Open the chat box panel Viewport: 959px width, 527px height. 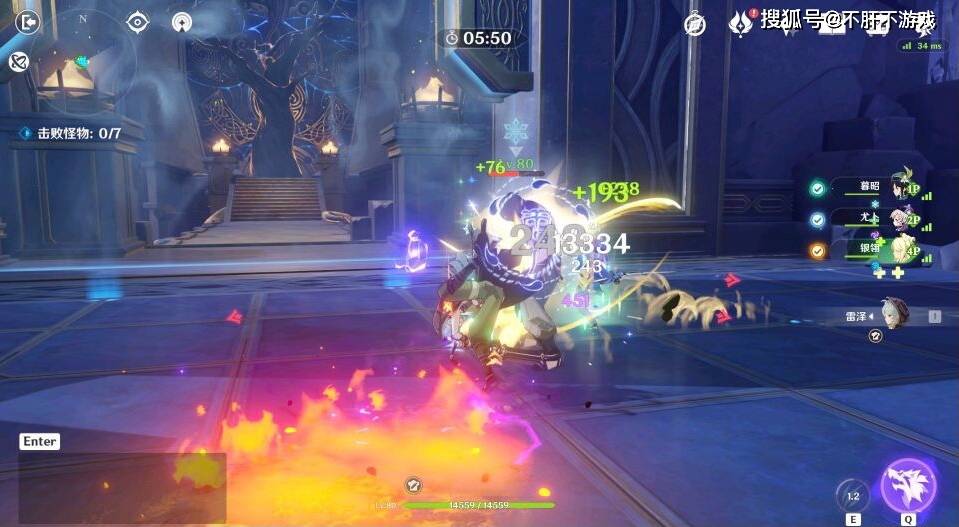coord(122,488)
